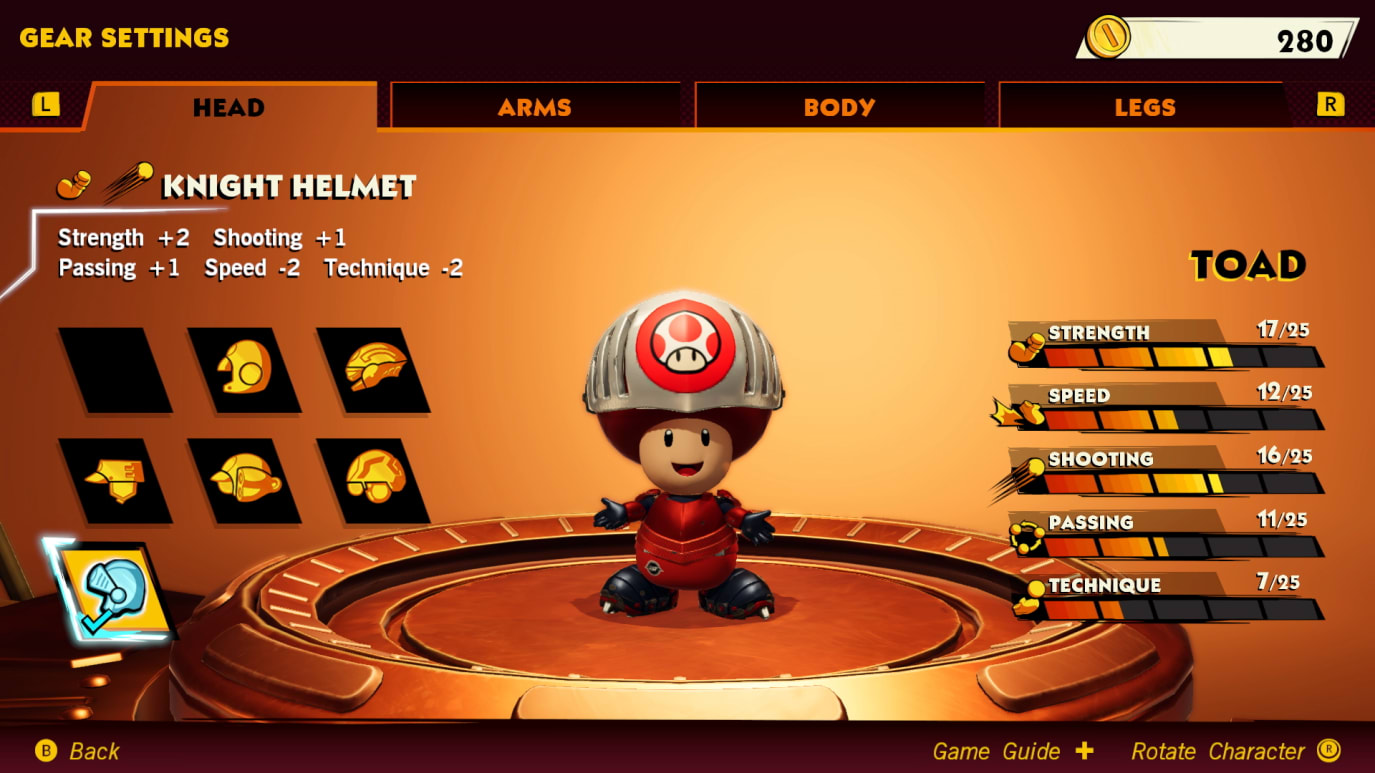Open the Body gear tab
This screenshot has height=773, width=1375.
[839, 107]
